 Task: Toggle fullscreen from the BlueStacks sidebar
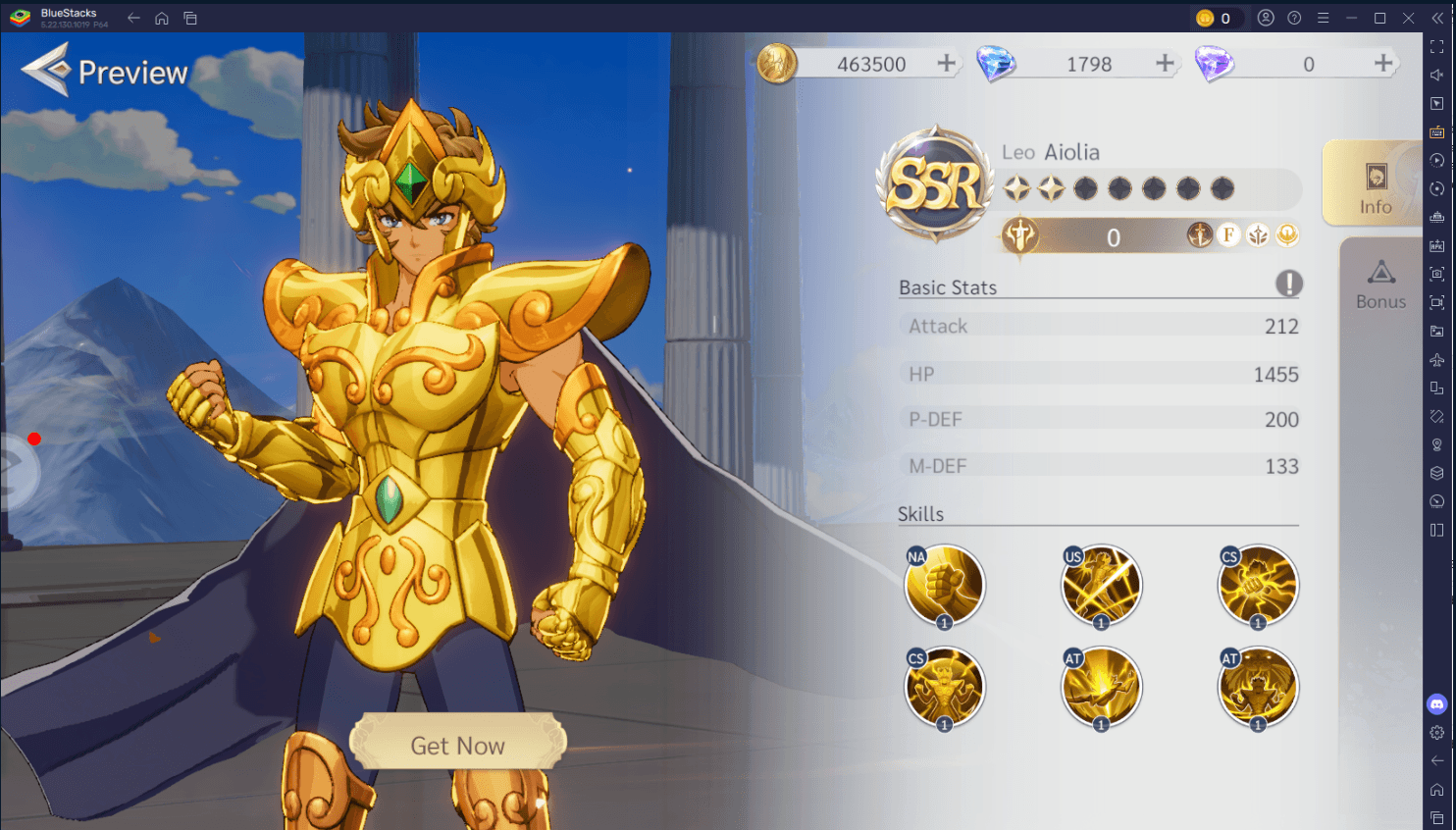click(1435, 45)
